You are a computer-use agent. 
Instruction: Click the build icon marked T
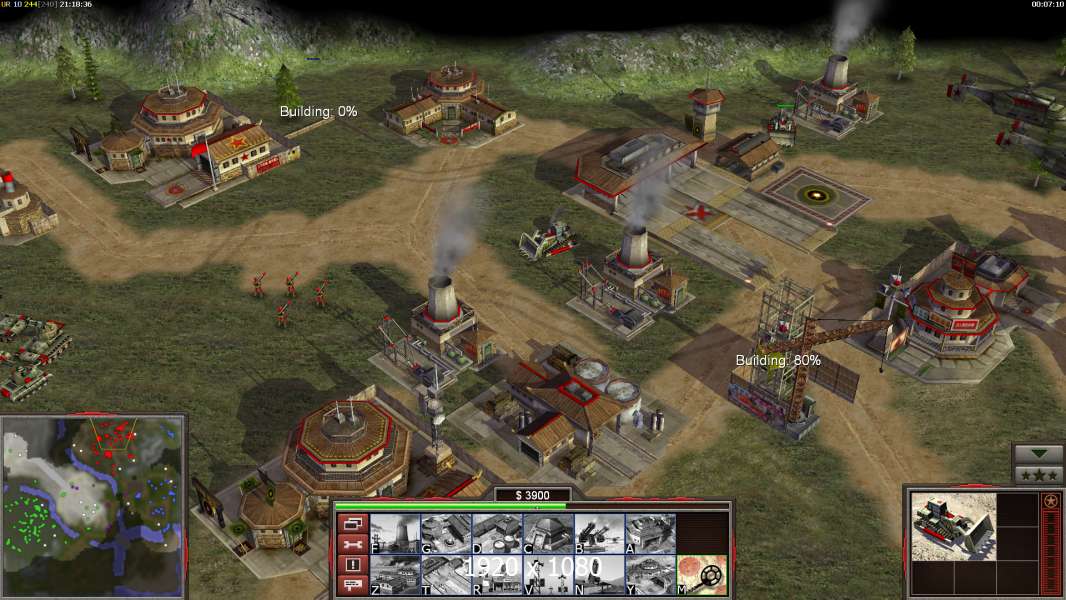[446, 575]
